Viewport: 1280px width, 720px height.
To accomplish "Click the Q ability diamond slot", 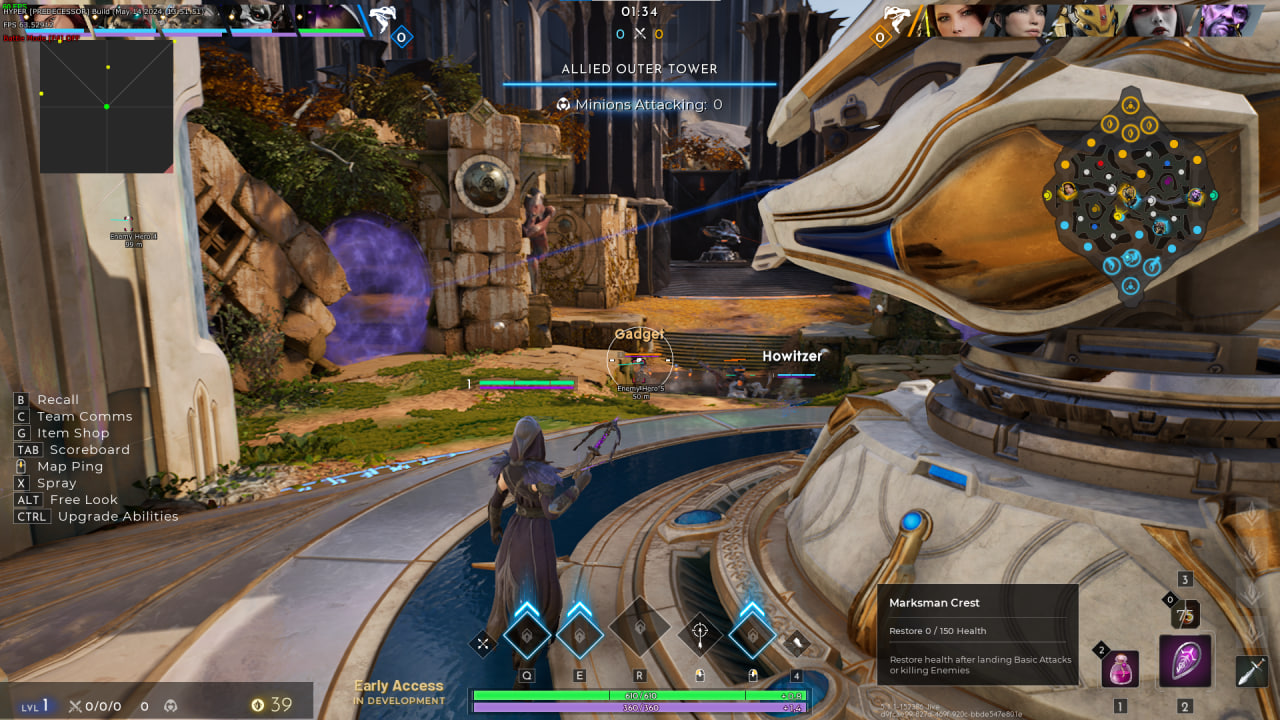I will (527, 634).
